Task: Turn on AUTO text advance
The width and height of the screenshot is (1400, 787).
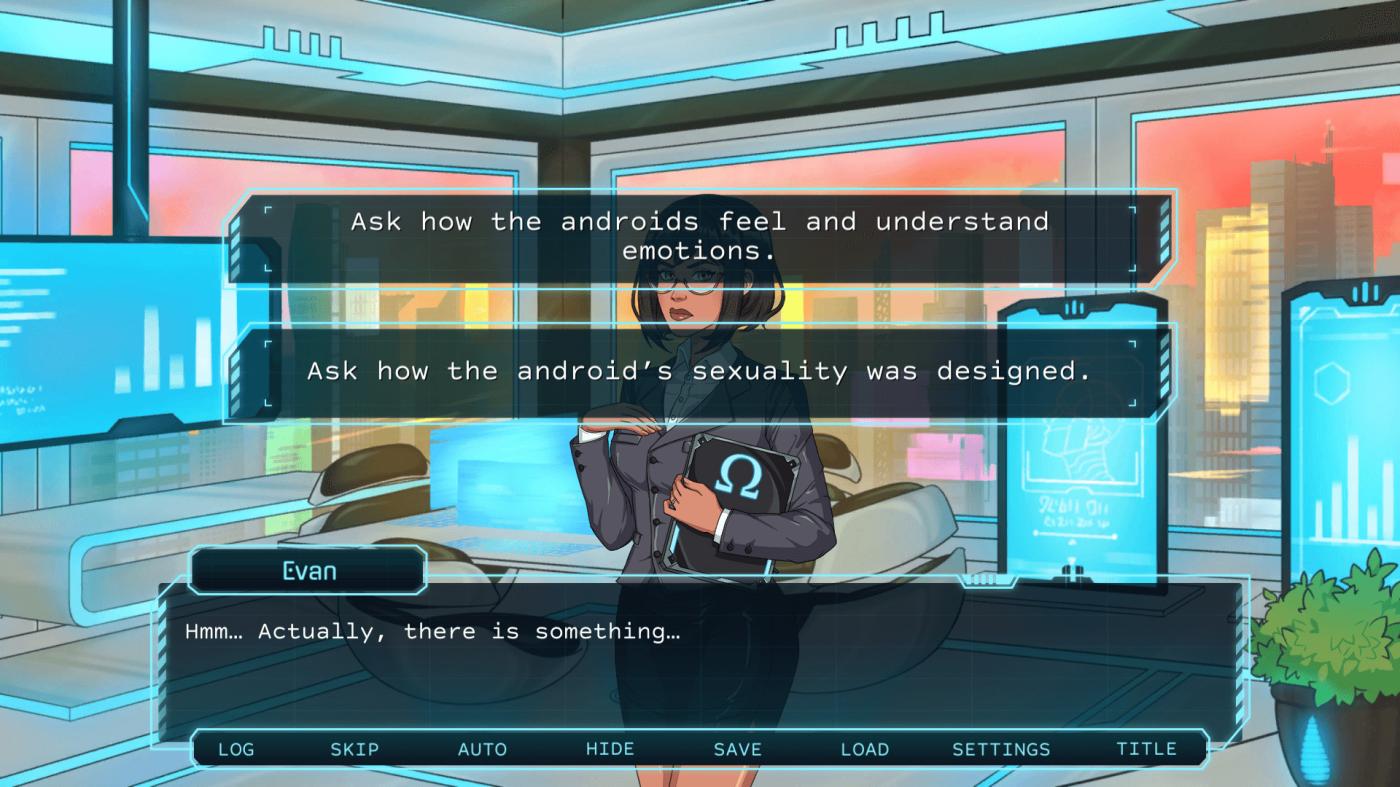Action: click(x=482, y=749)
